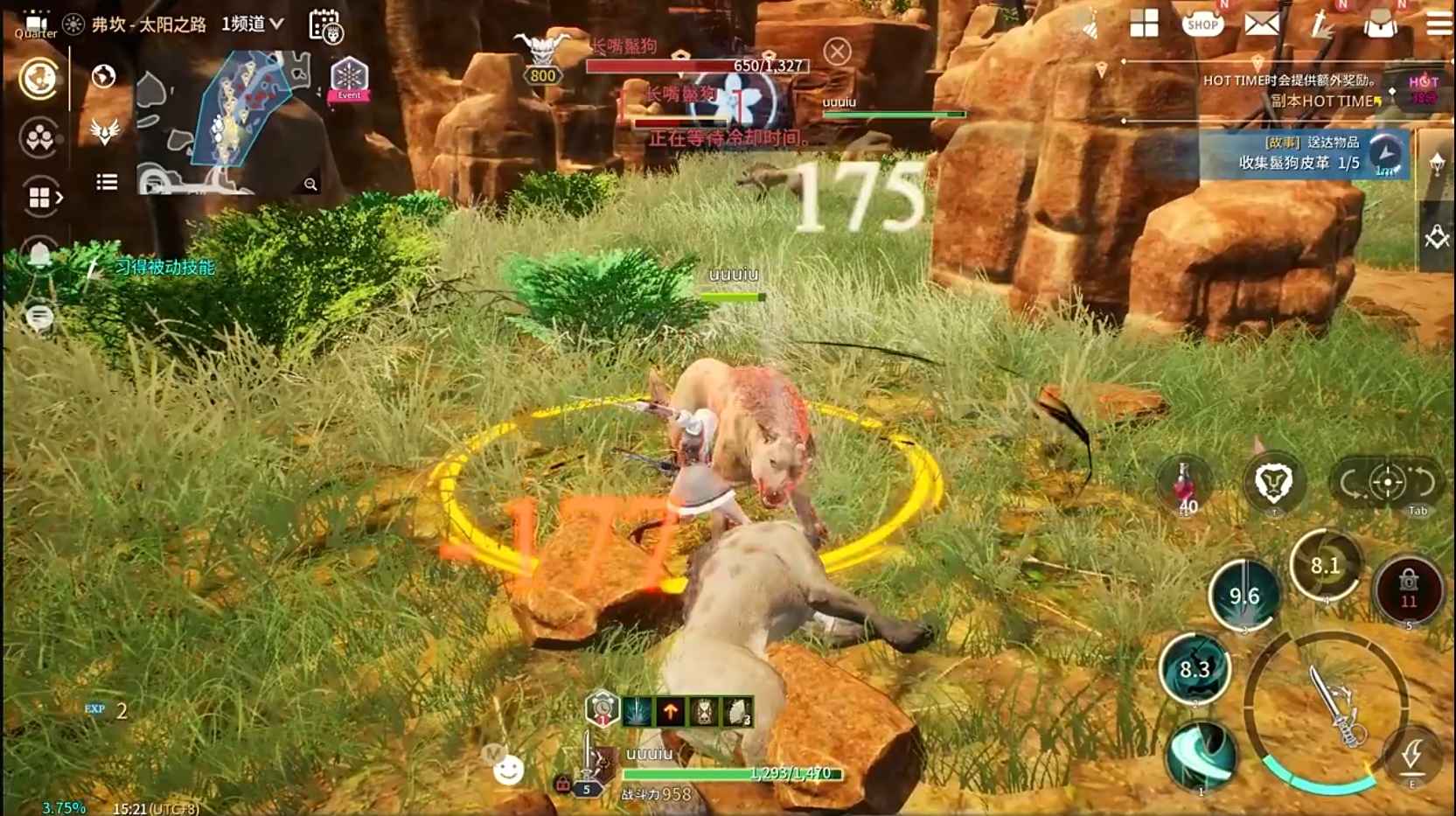Perform the sword basic attack

1330,708
